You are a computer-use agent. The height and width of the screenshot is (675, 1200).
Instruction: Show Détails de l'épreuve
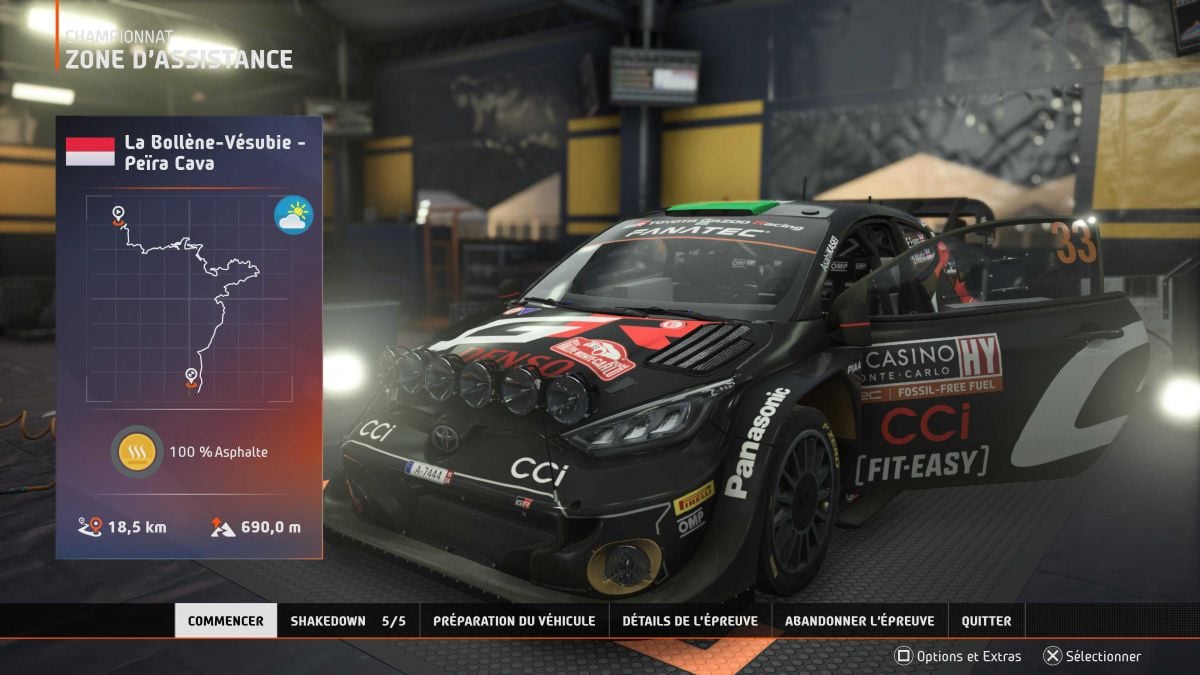pyautogui.click(x=690, y=621)
